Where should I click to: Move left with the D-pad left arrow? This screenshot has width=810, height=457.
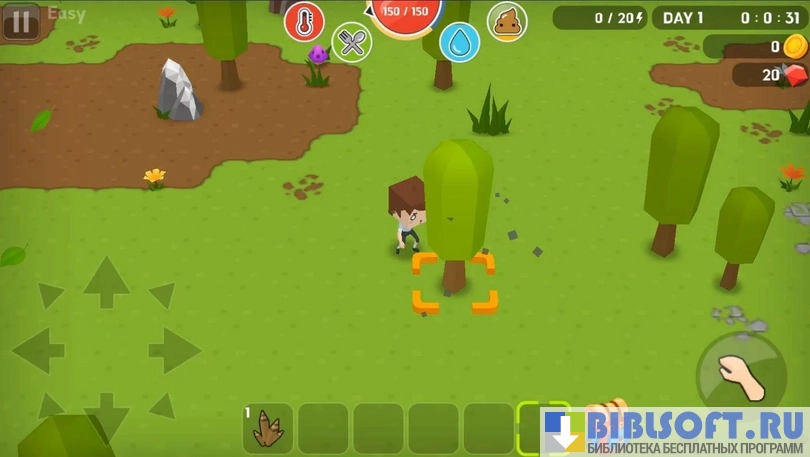click(38, 350)
